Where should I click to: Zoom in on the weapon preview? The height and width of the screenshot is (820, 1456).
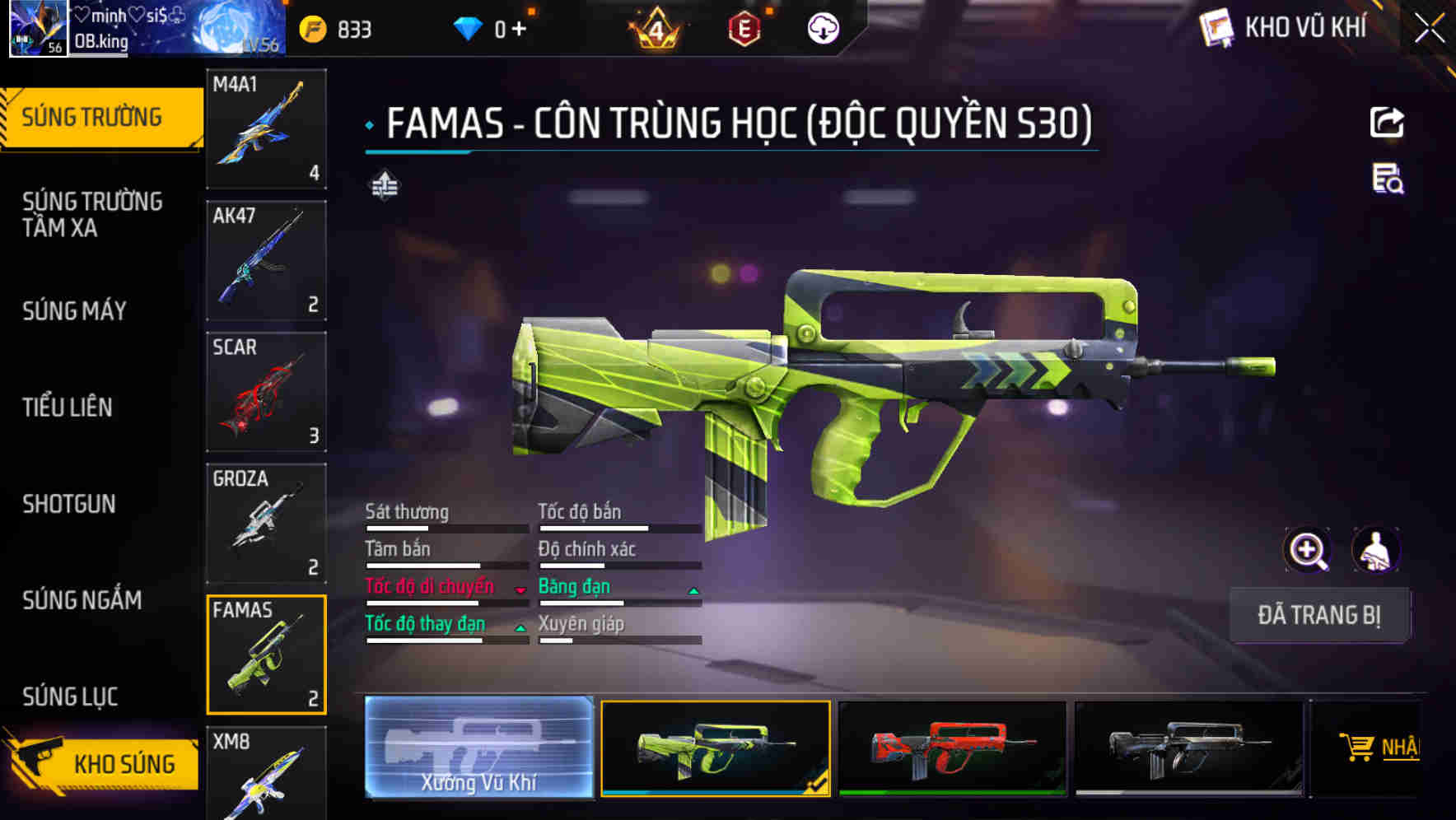pos(1307,550)
